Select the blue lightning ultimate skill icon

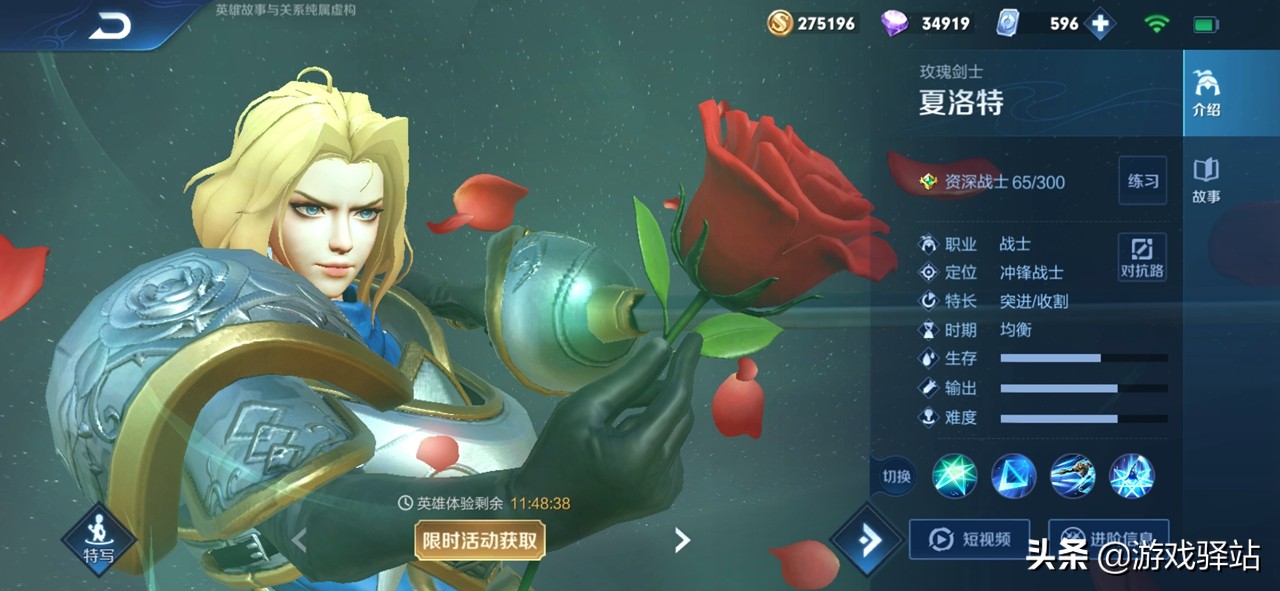click(x=1132, y=476)
